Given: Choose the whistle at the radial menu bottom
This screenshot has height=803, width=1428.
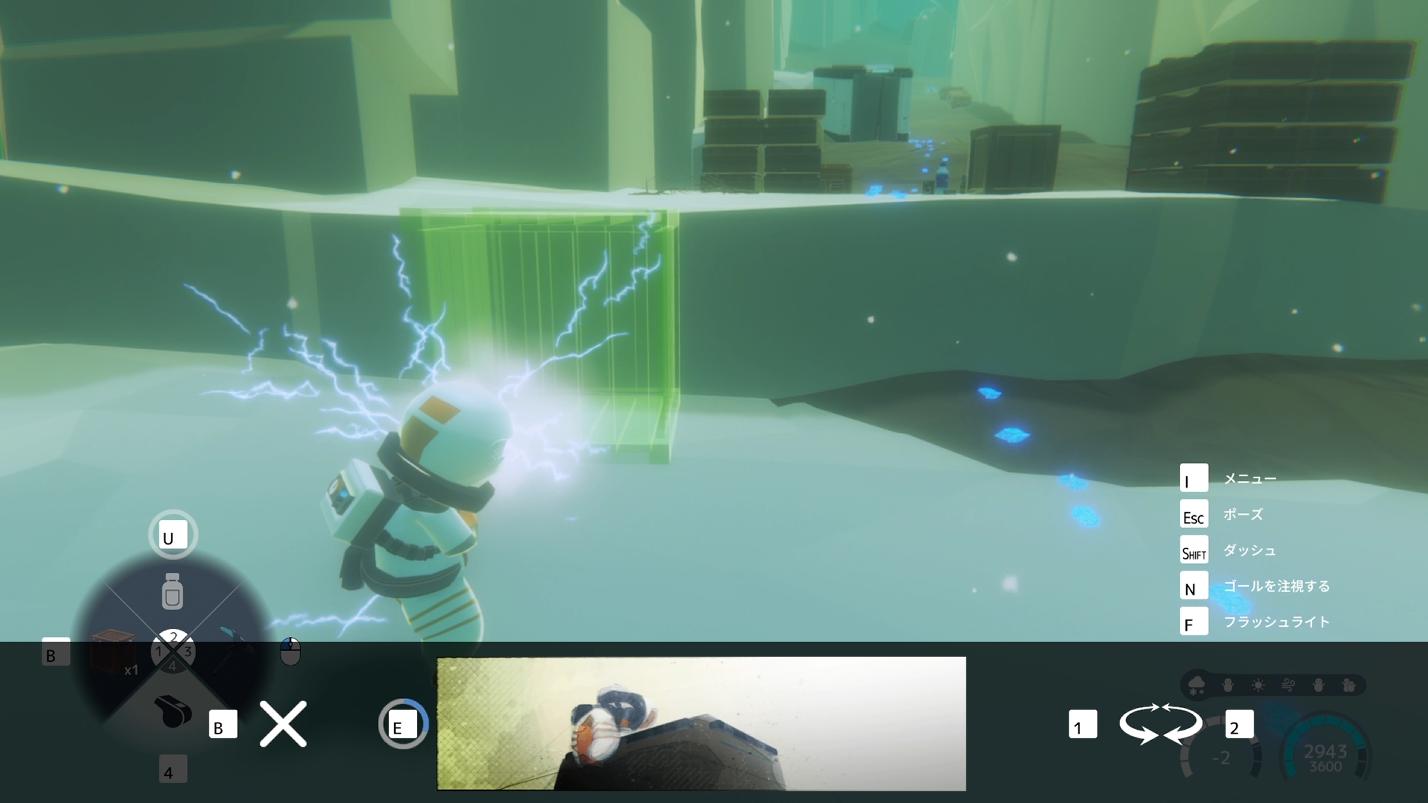Looking at the screenshot, I should point(172,712).
